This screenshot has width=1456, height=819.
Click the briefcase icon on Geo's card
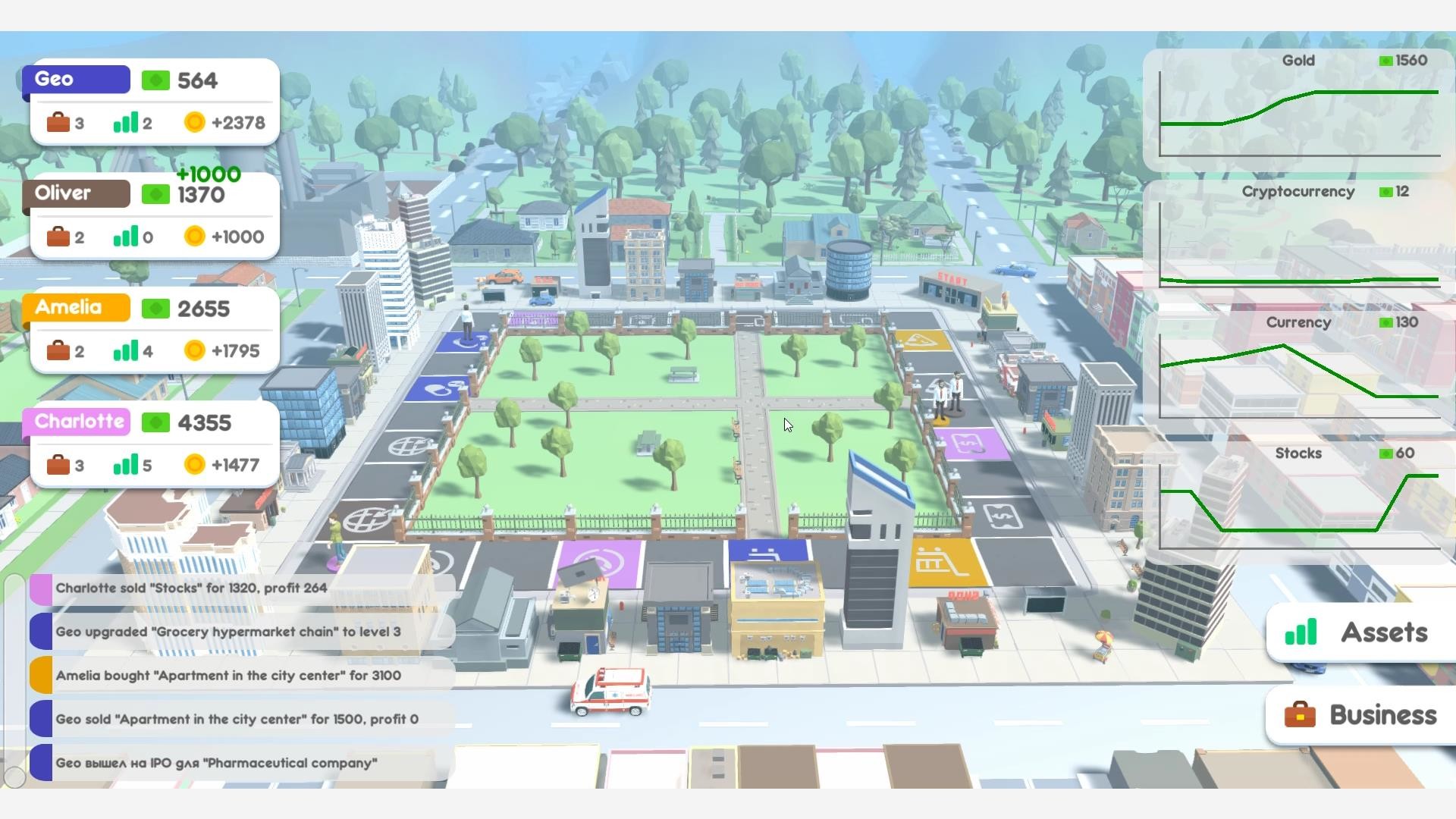59,122
